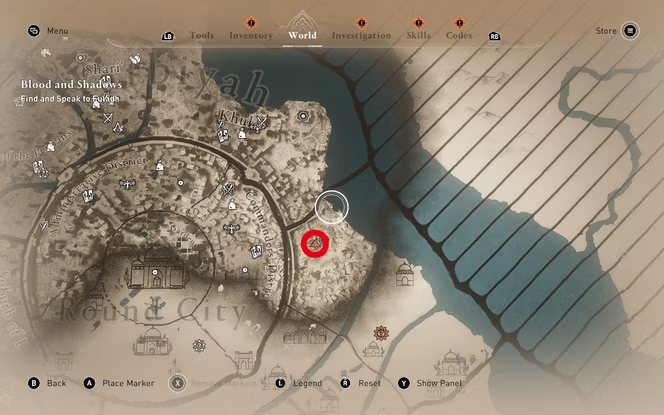The width and height of the screenshot is (664, 415).
Task: Switch to the Tools tab
Action: click(201, 35)
